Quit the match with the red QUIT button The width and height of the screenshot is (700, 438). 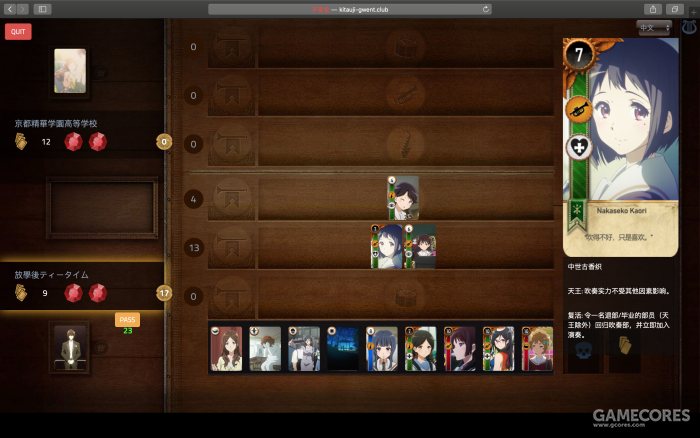click(x=18, y=31)
